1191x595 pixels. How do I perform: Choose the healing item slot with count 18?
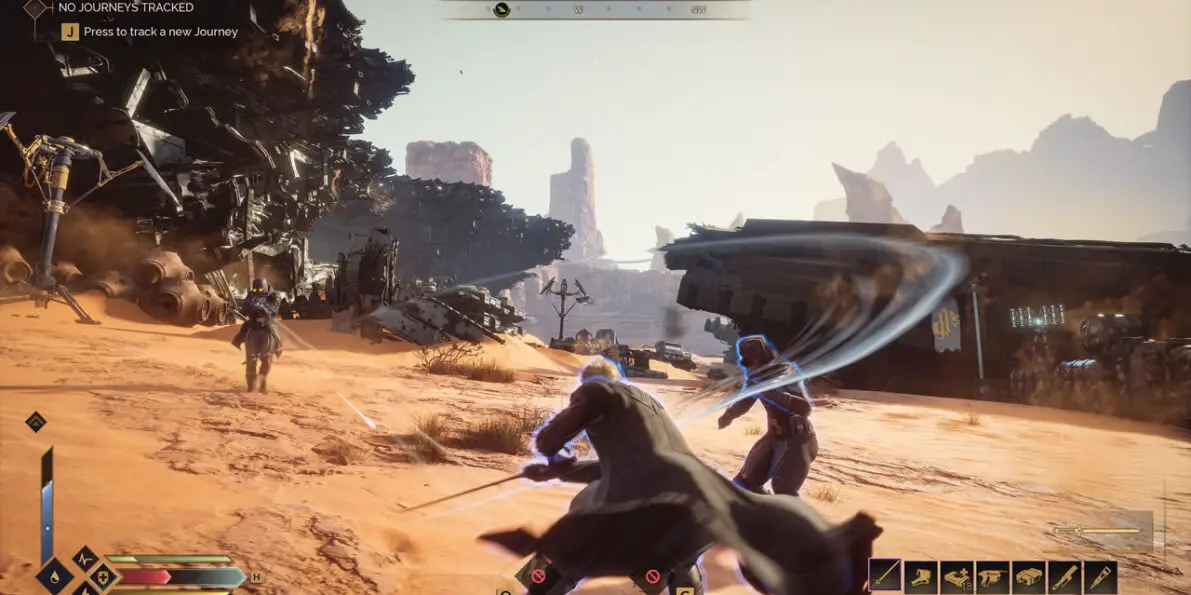957,576
